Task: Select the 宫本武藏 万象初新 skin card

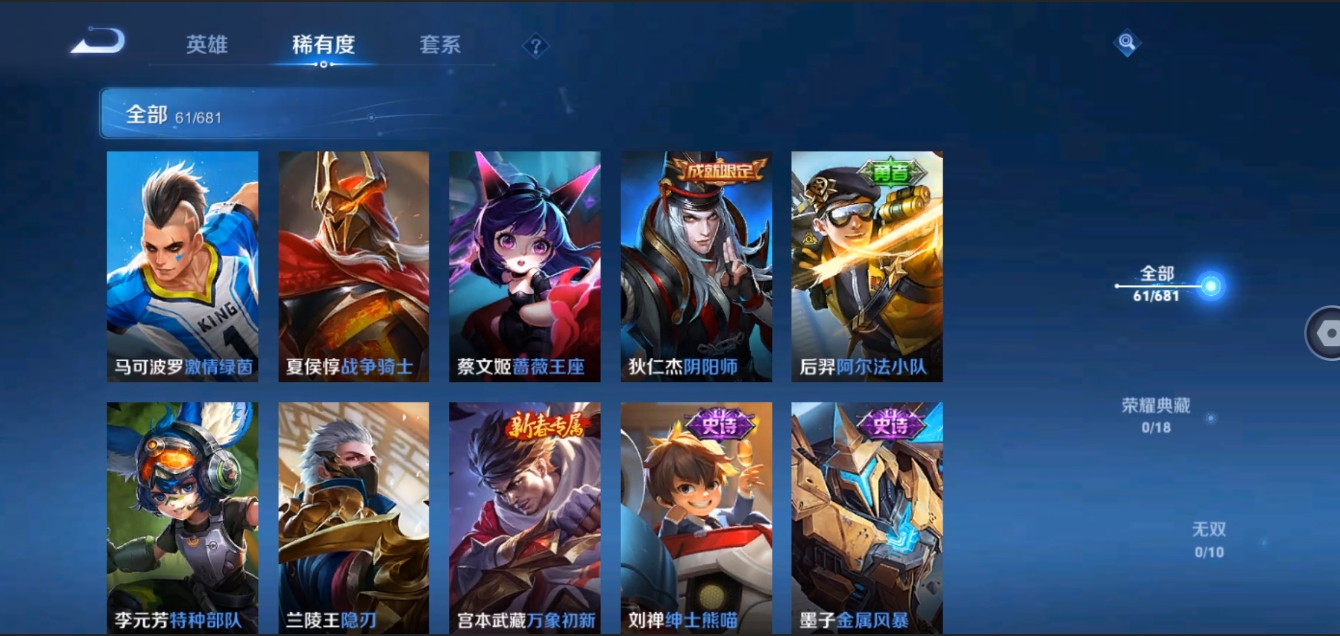Action: click(x=525, y=517)
